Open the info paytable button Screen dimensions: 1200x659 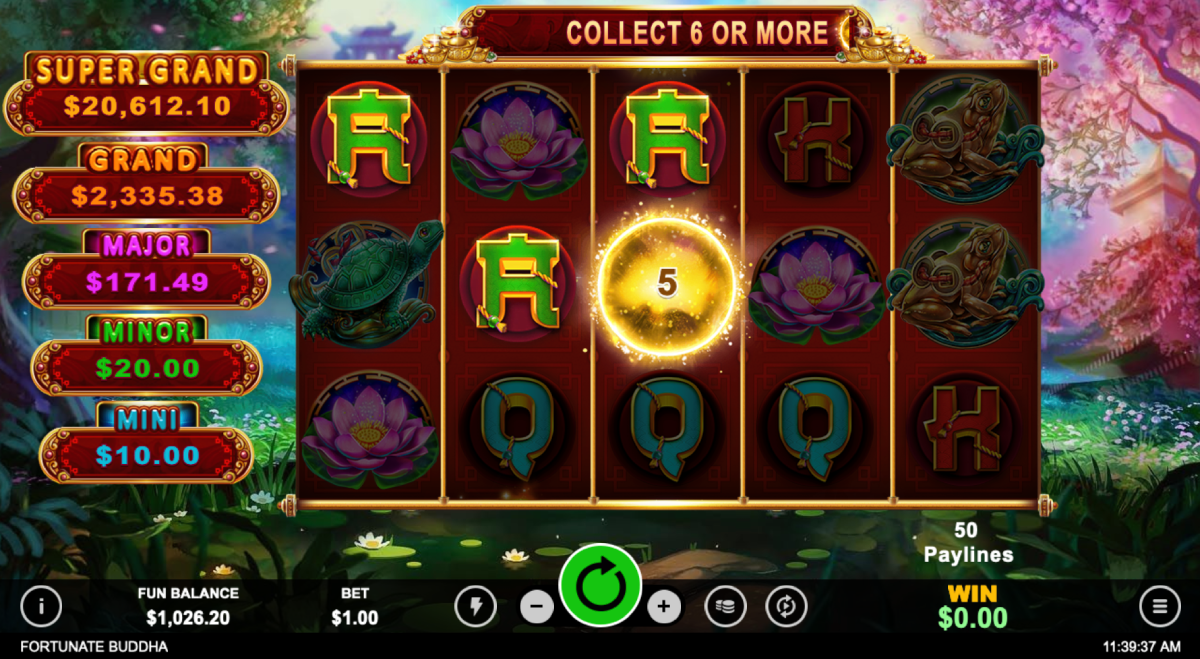pyautogui.click(x=41, y=605)
